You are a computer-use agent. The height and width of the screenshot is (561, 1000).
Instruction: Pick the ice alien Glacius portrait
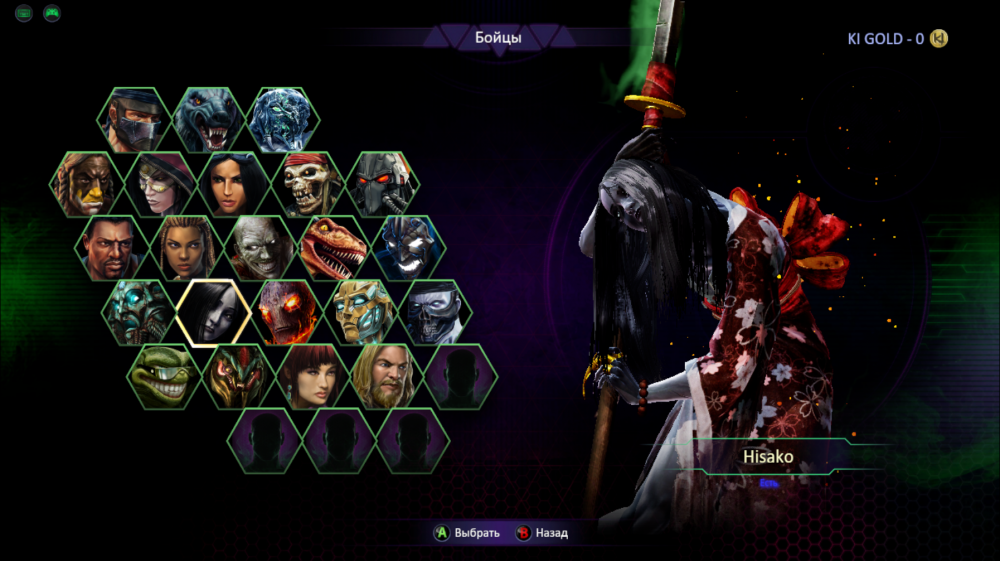pyautogui.click(x=283, y=120)
